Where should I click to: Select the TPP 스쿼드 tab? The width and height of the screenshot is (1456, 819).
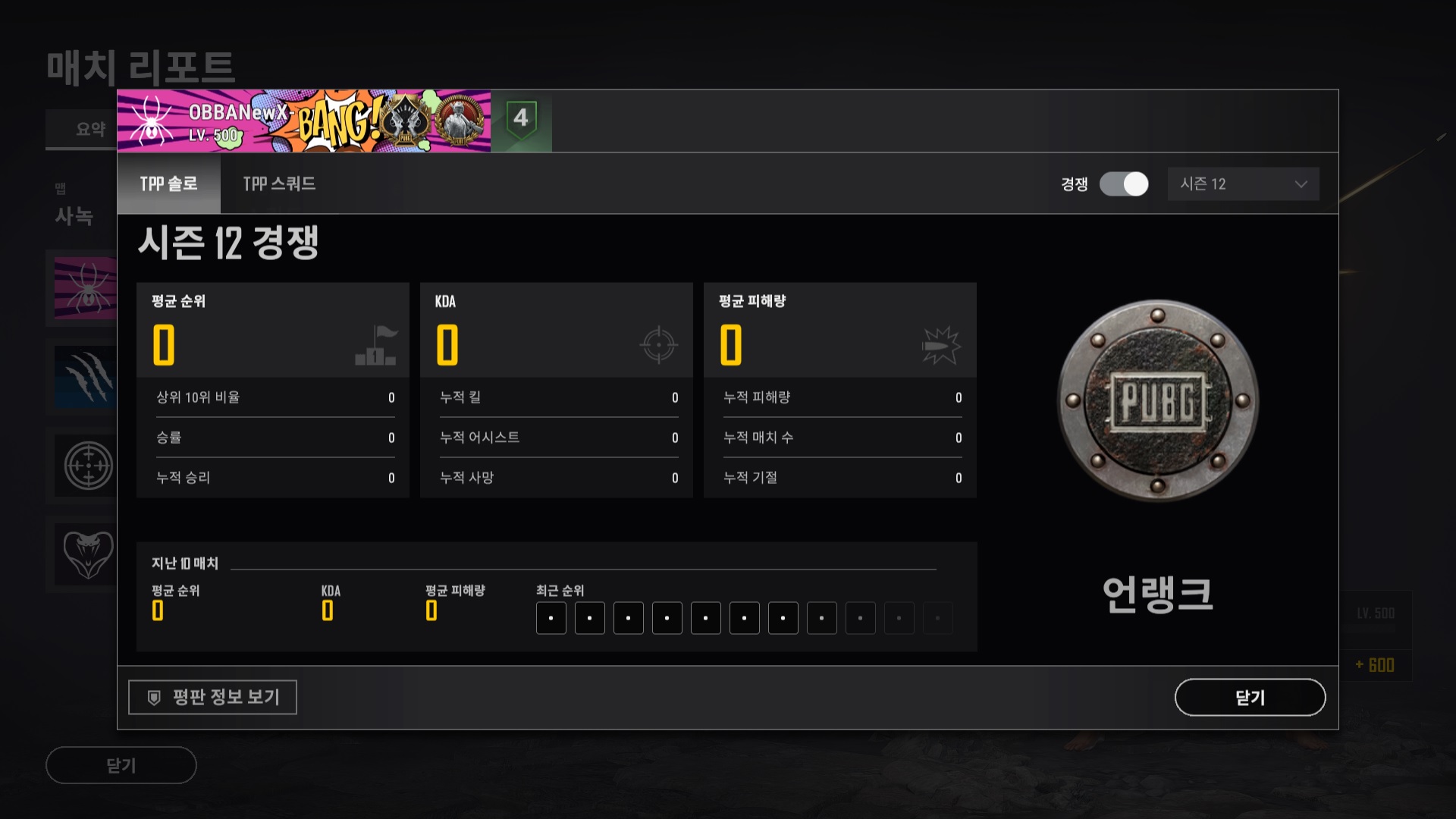pyautogui.click(x=279, y=184)
